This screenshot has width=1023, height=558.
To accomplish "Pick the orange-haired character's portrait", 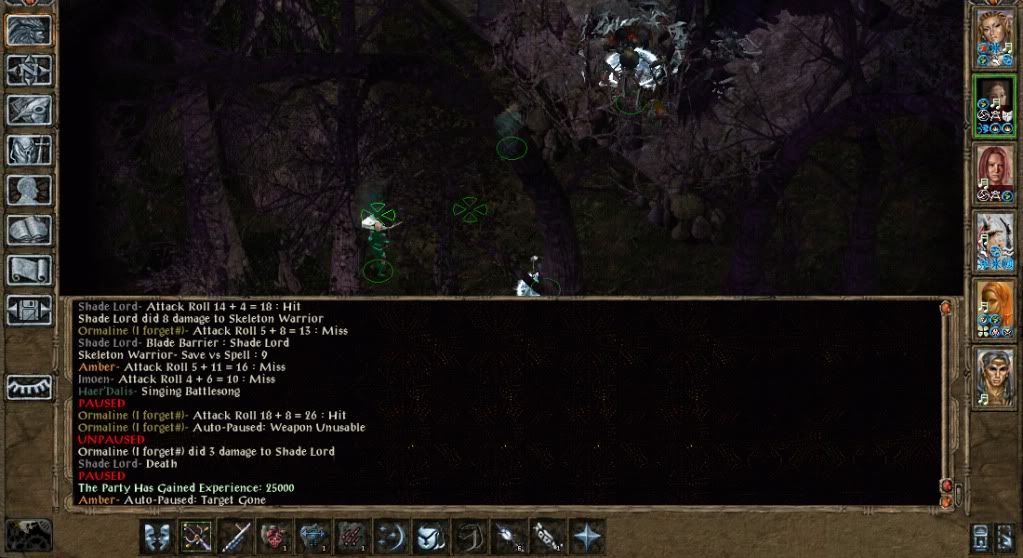I will pyautogui.click(x=995, y=308).
